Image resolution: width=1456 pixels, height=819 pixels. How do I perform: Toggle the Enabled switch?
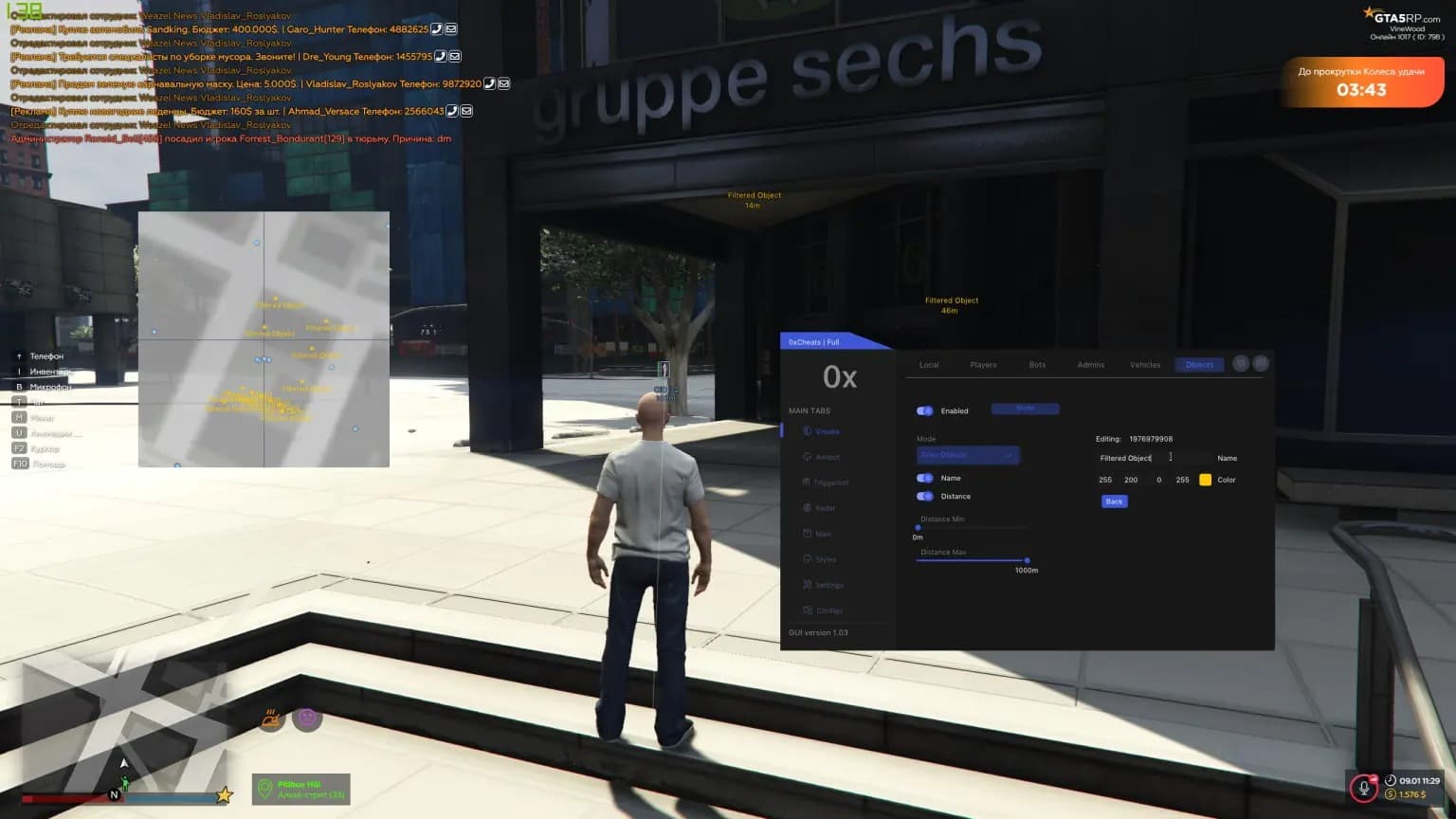pyautogui.click(x=925, y=410)
